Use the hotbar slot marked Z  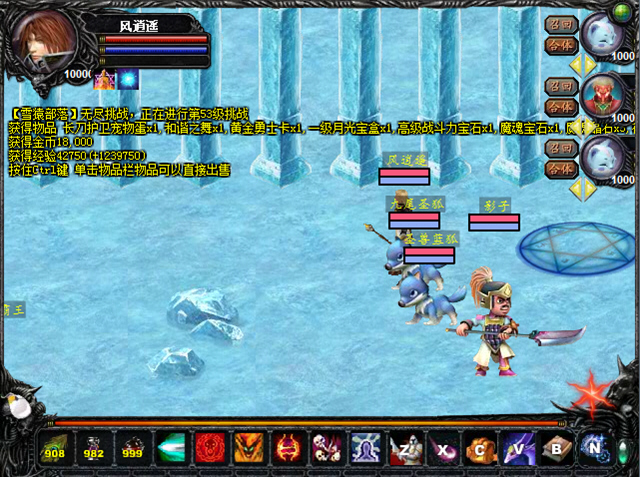point(405,447)
